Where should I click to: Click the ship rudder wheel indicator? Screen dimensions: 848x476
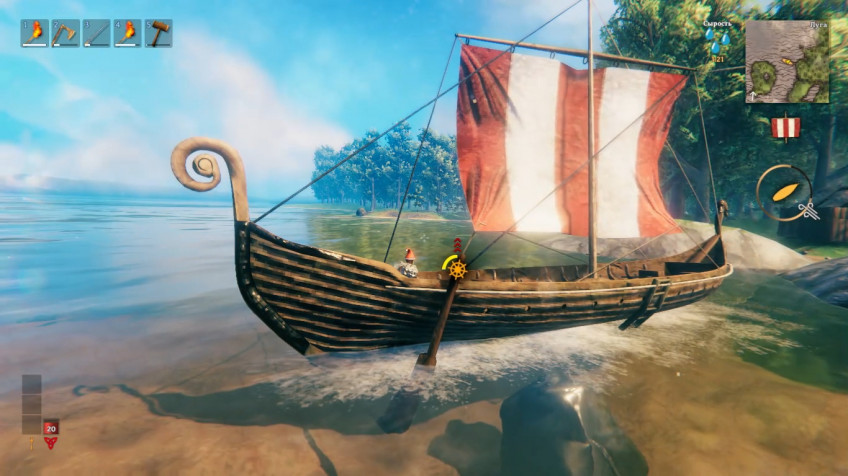(457, 269)
